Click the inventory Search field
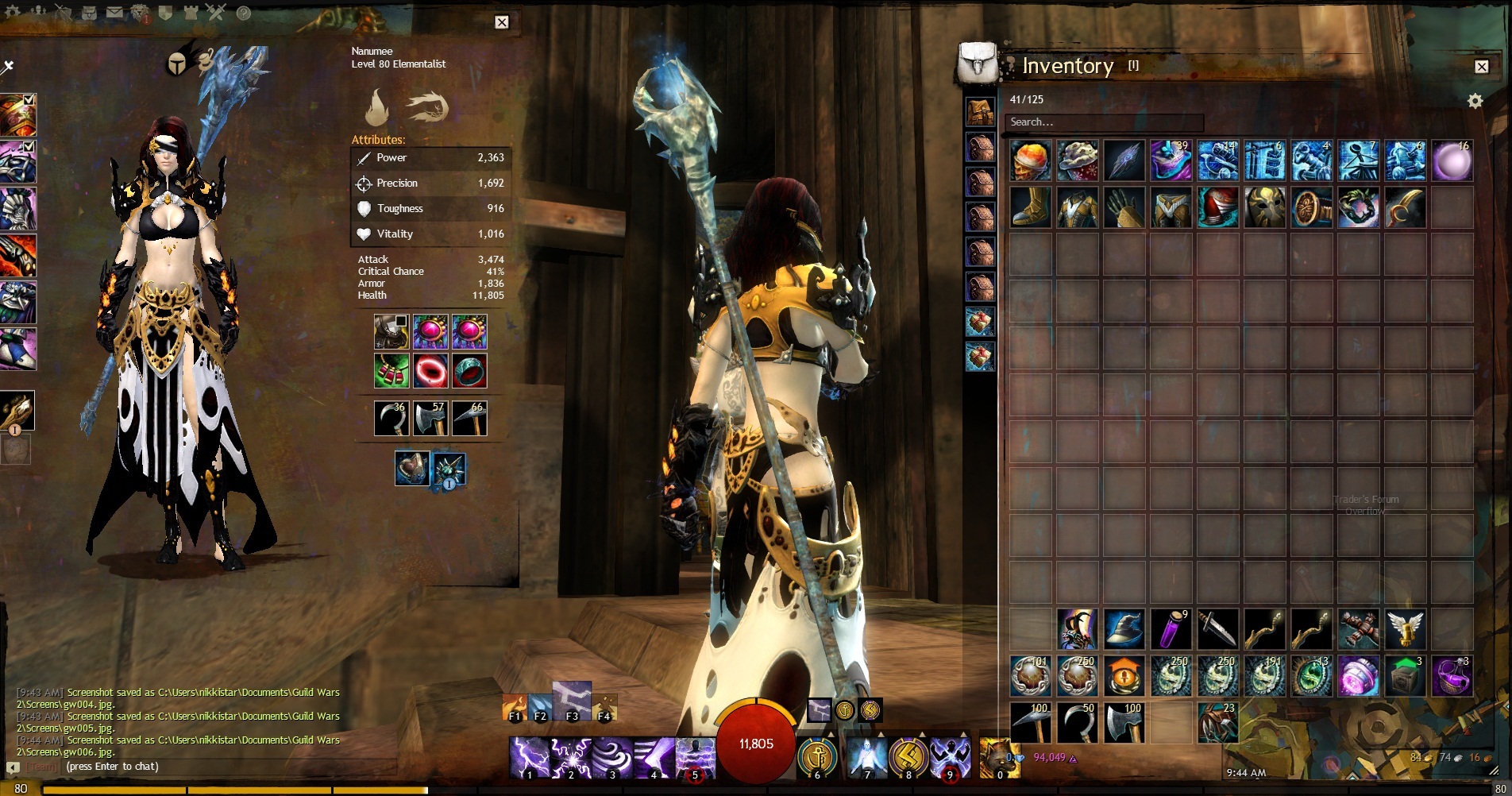The image size is (1512, 796). (x=1104, y=122)
